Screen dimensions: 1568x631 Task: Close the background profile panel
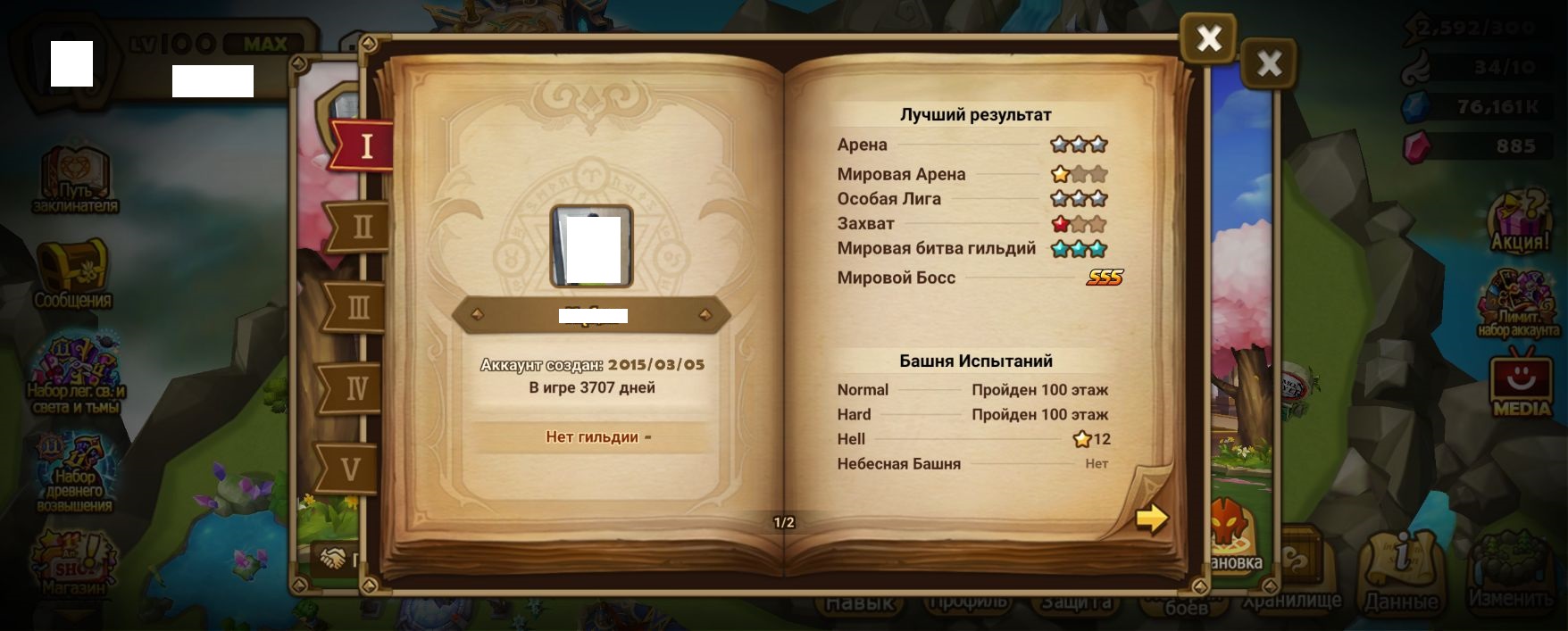click(x=1268, y=63)
